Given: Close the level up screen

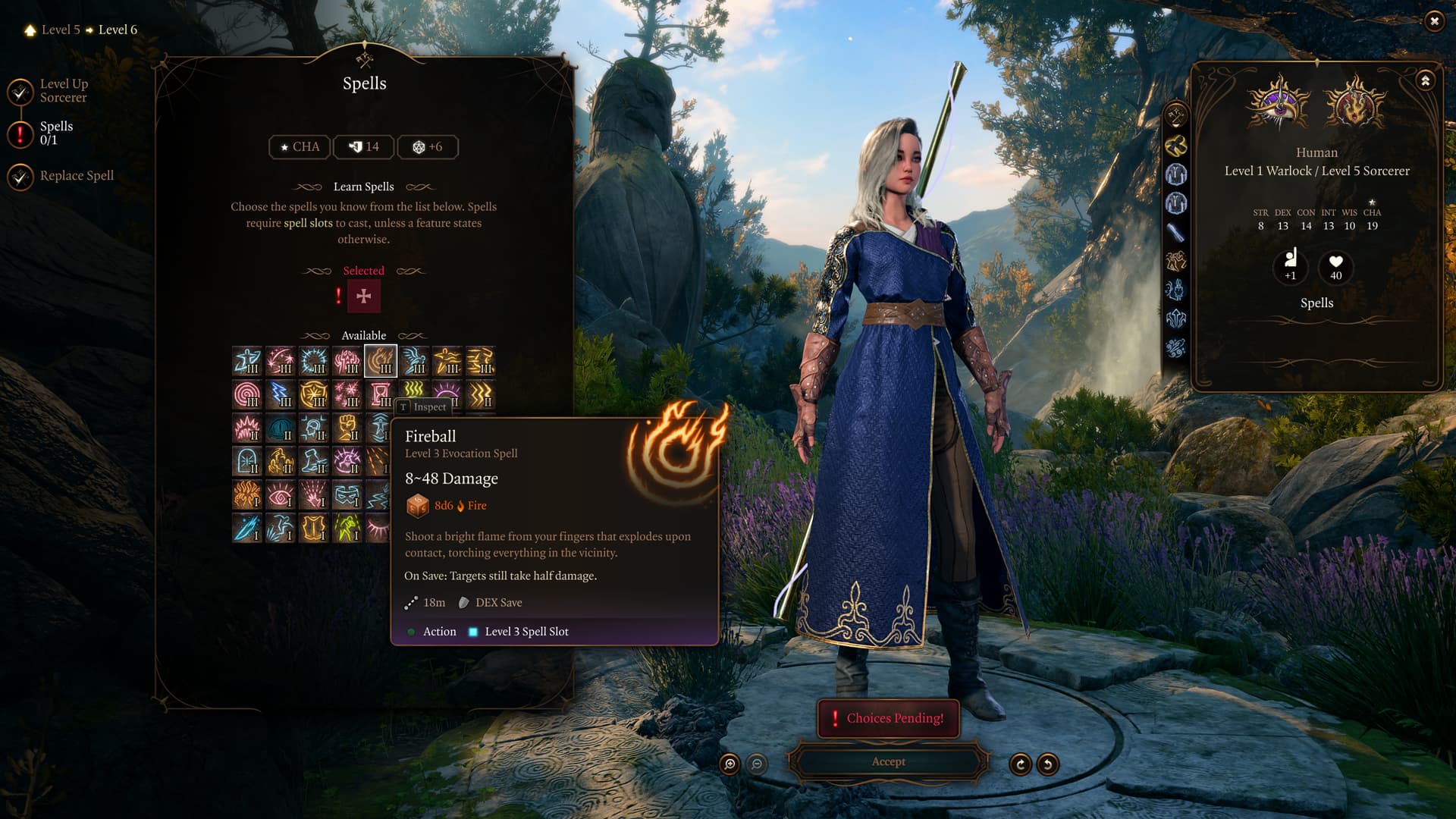Looking at the screenshot, I should [x=1433, y=21].
